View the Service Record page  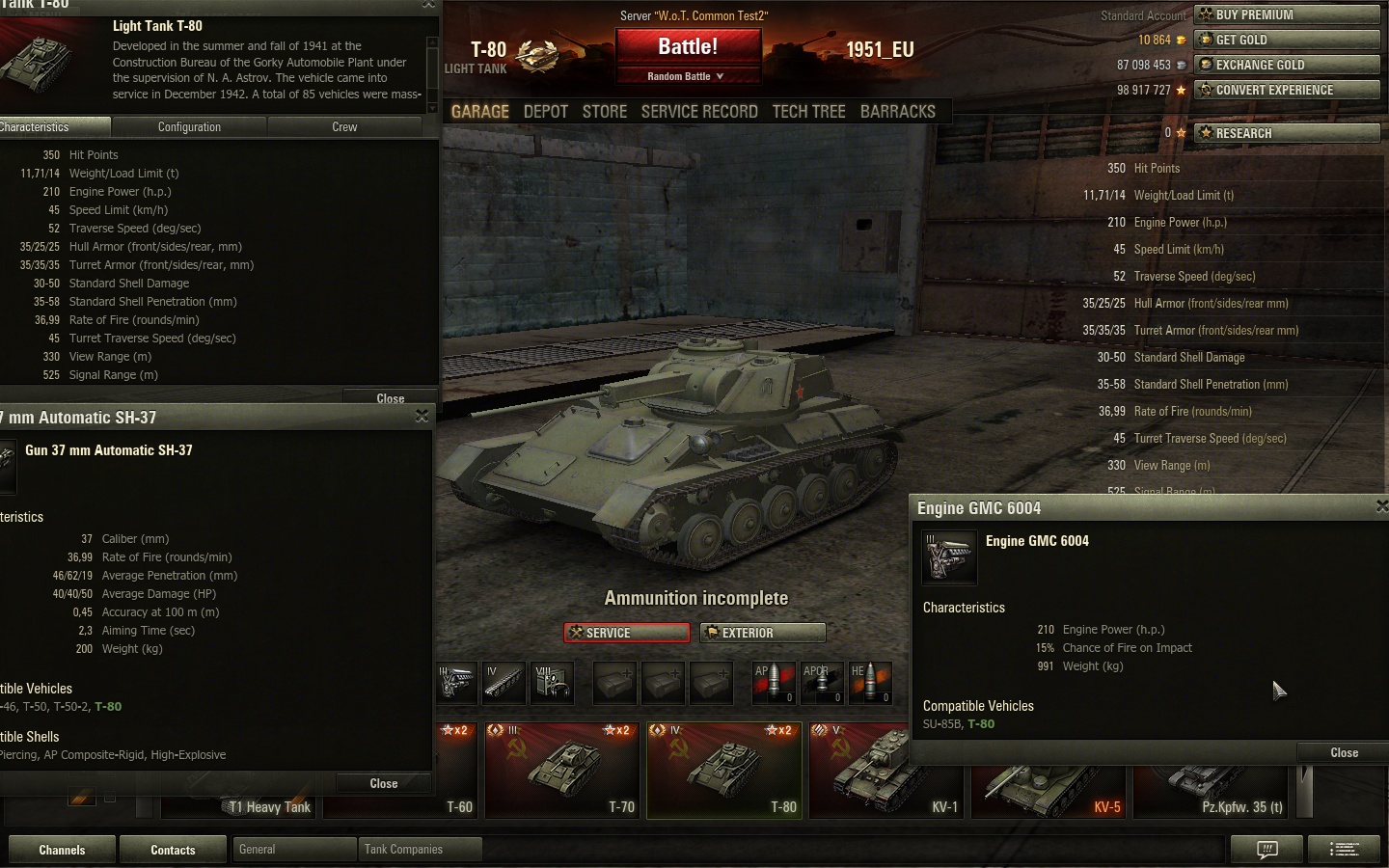click(x=699, y=112)
